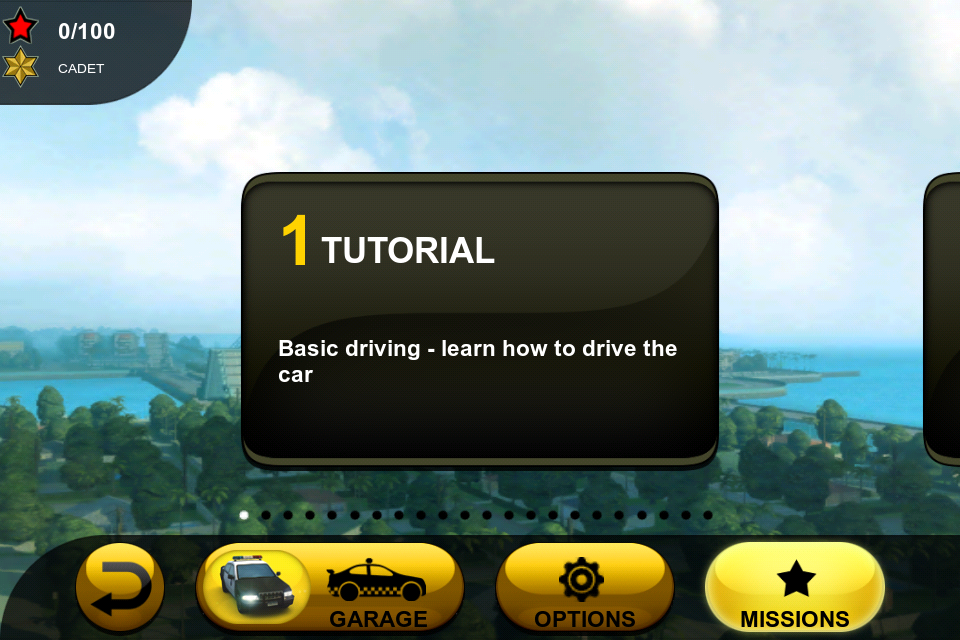Open the Tutorial mission card
The height and width of the screenshot is (640, 960).
pos(480,318)
